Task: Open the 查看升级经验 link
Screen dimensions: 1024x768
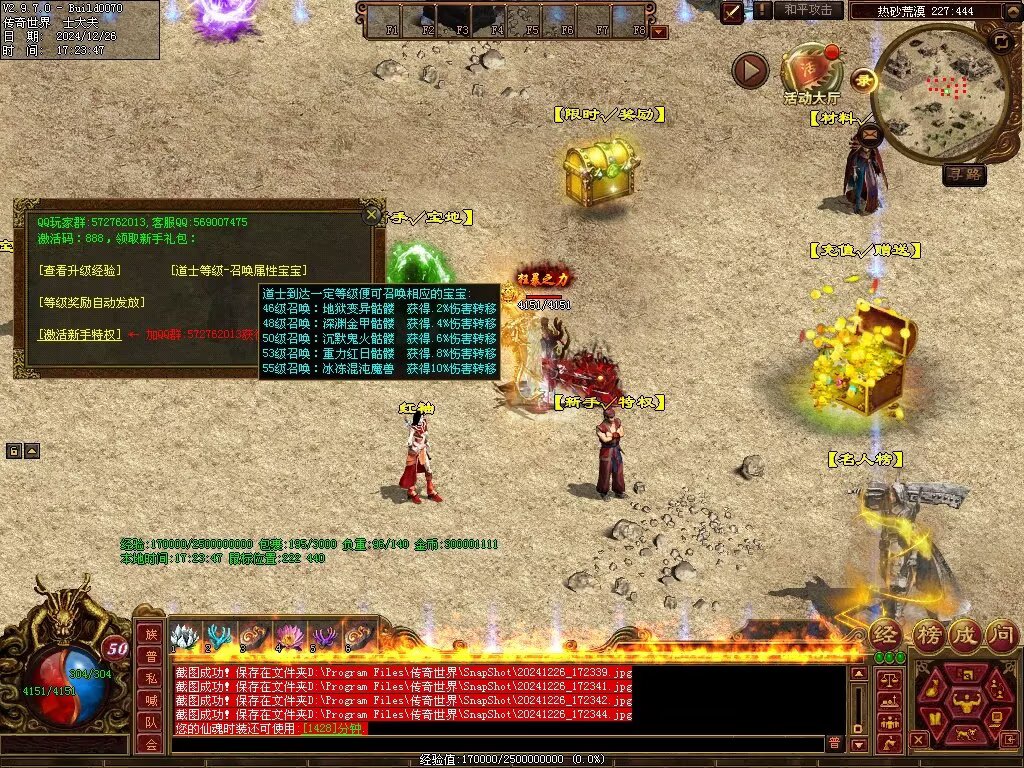Action: [78, 271]
